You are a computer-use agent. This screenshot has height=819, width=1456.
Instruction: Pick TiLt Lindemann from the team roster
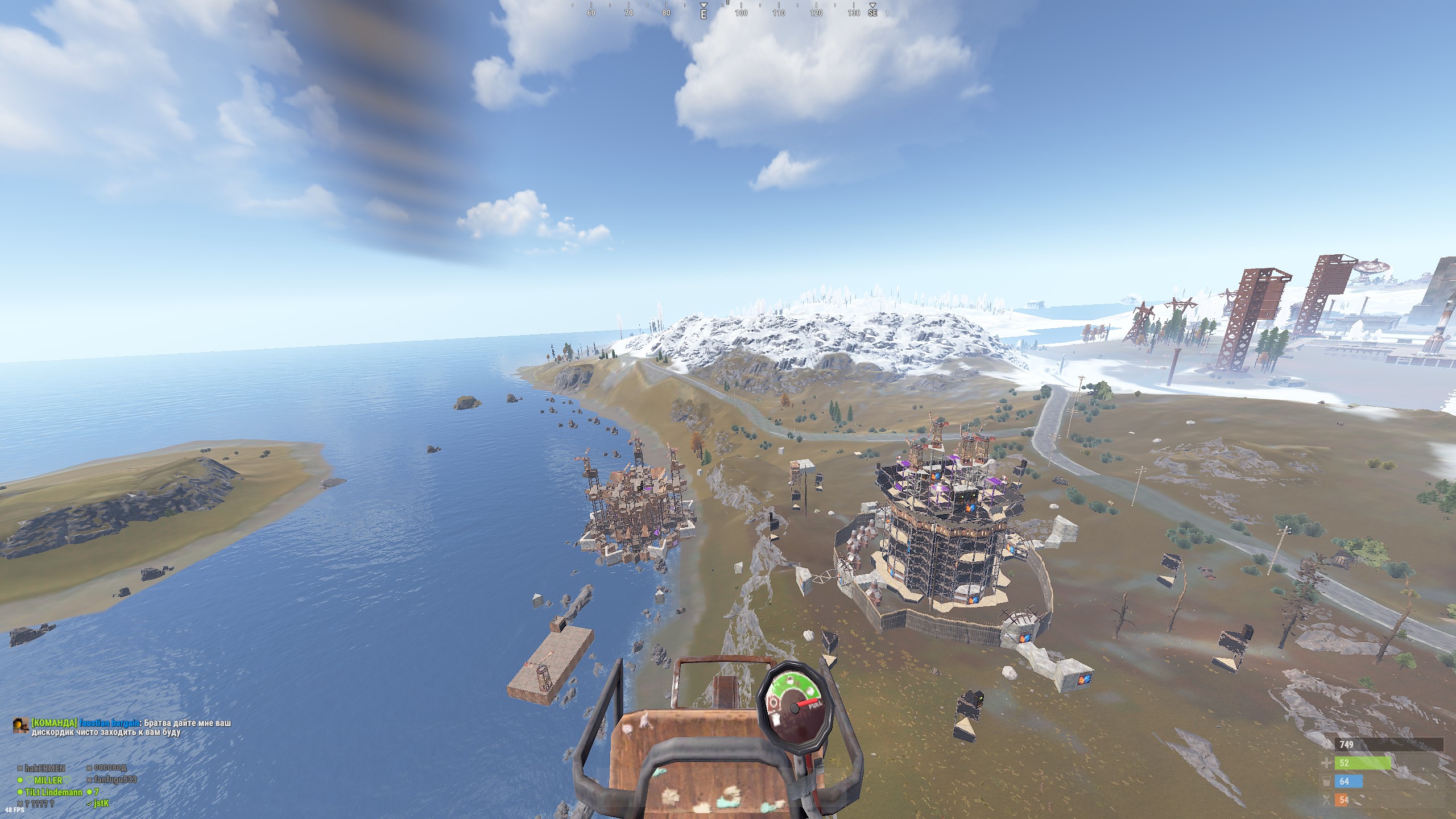pyautogui.click(x=53, y=792)
